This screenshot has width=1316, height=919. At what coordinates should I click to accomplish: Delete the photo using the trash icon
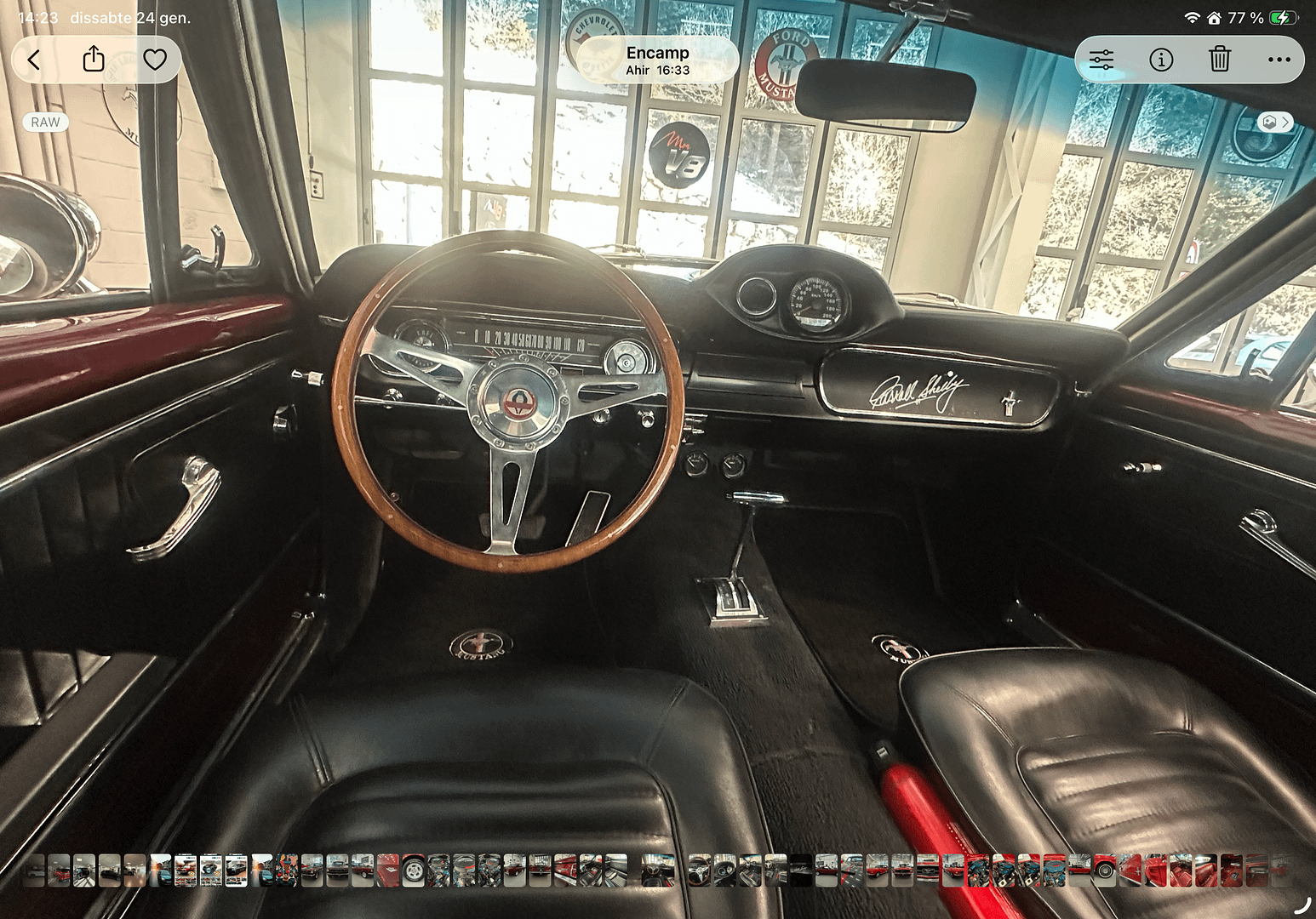1220,60
